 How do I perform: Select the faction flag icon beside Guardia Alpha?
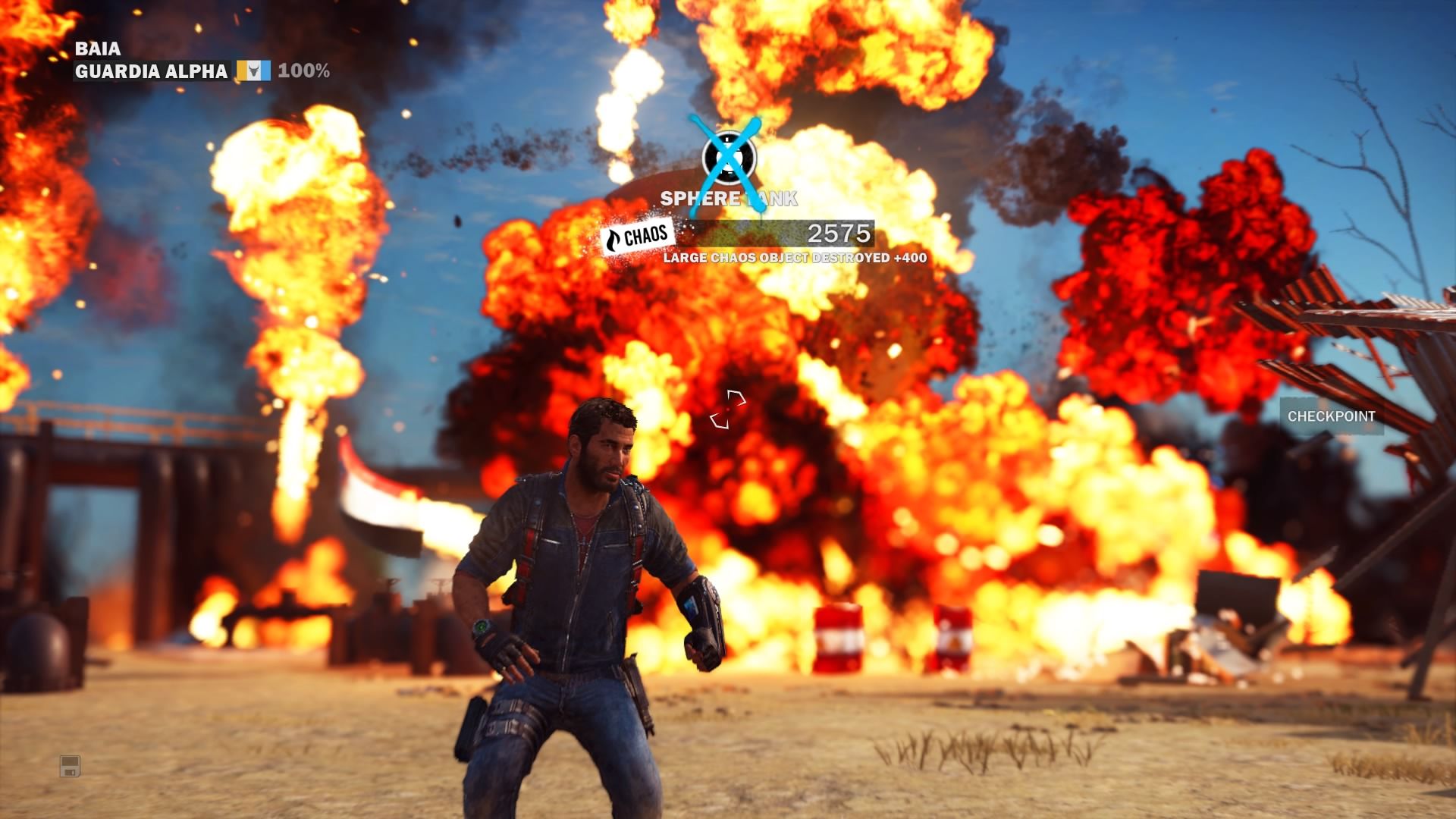[x=254, y=71]
